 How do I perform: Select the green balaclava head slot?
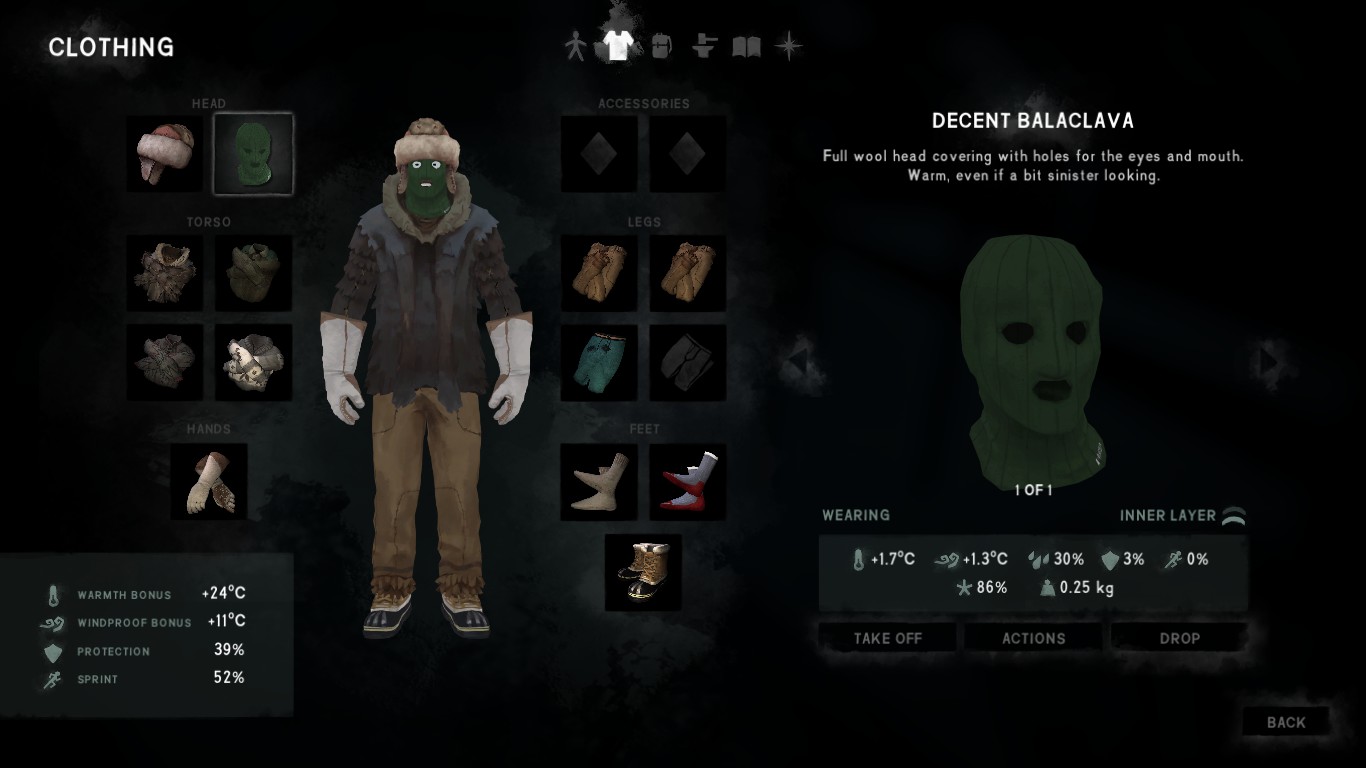coord(253,154)
